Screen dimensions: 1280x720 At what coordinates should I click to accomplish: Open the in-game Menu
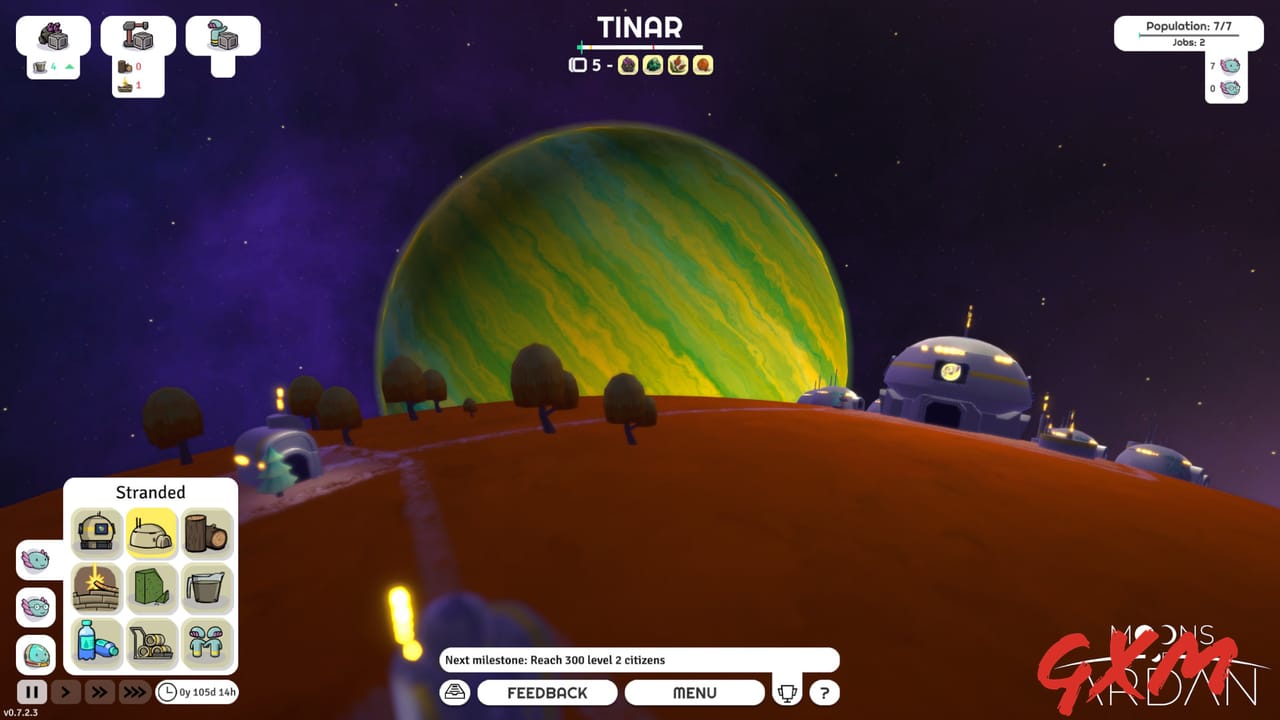coord(695,692)
